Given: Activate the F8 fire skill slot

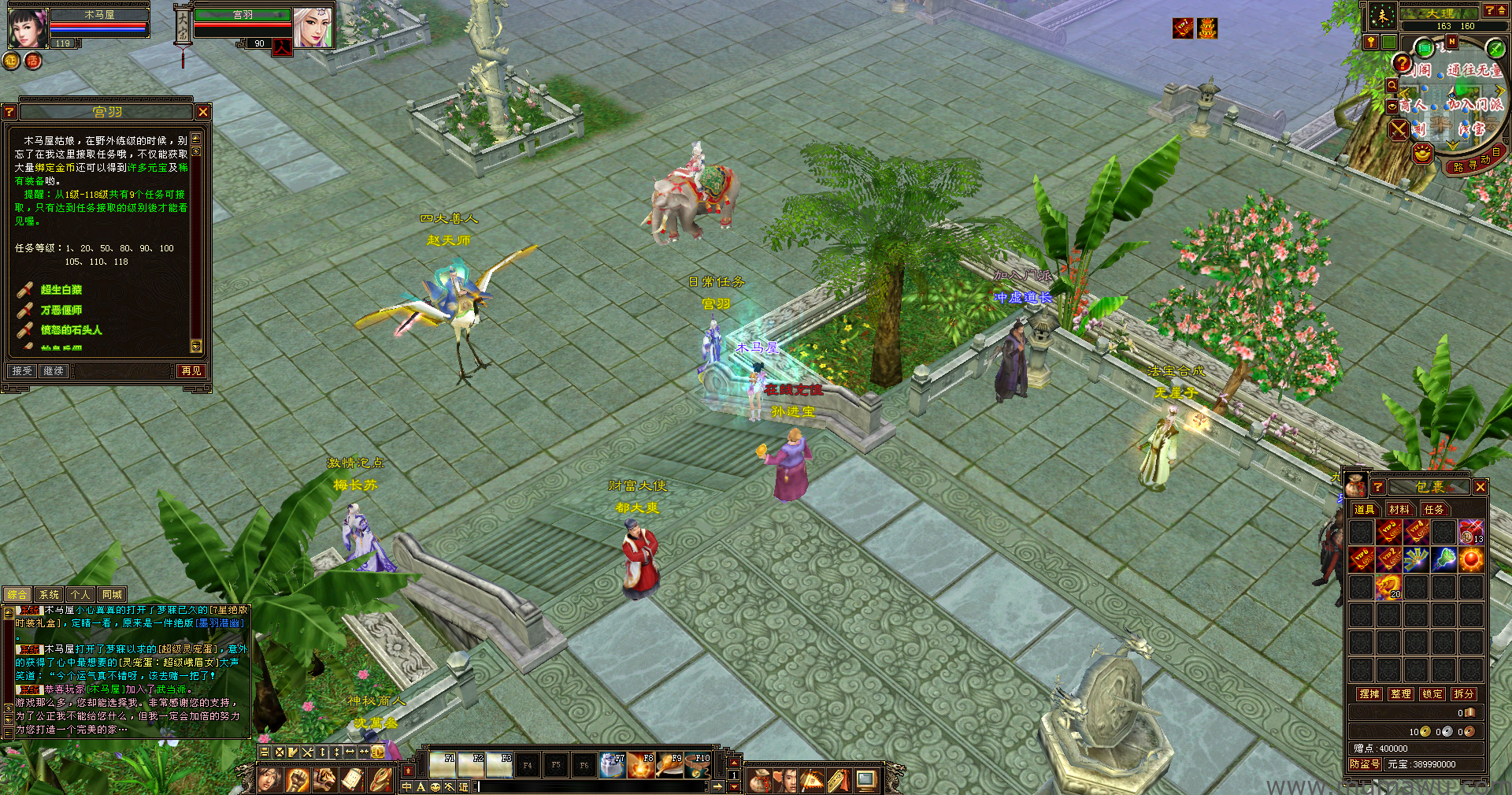Looking at the screenshot, I should click(x=641, y=765).
